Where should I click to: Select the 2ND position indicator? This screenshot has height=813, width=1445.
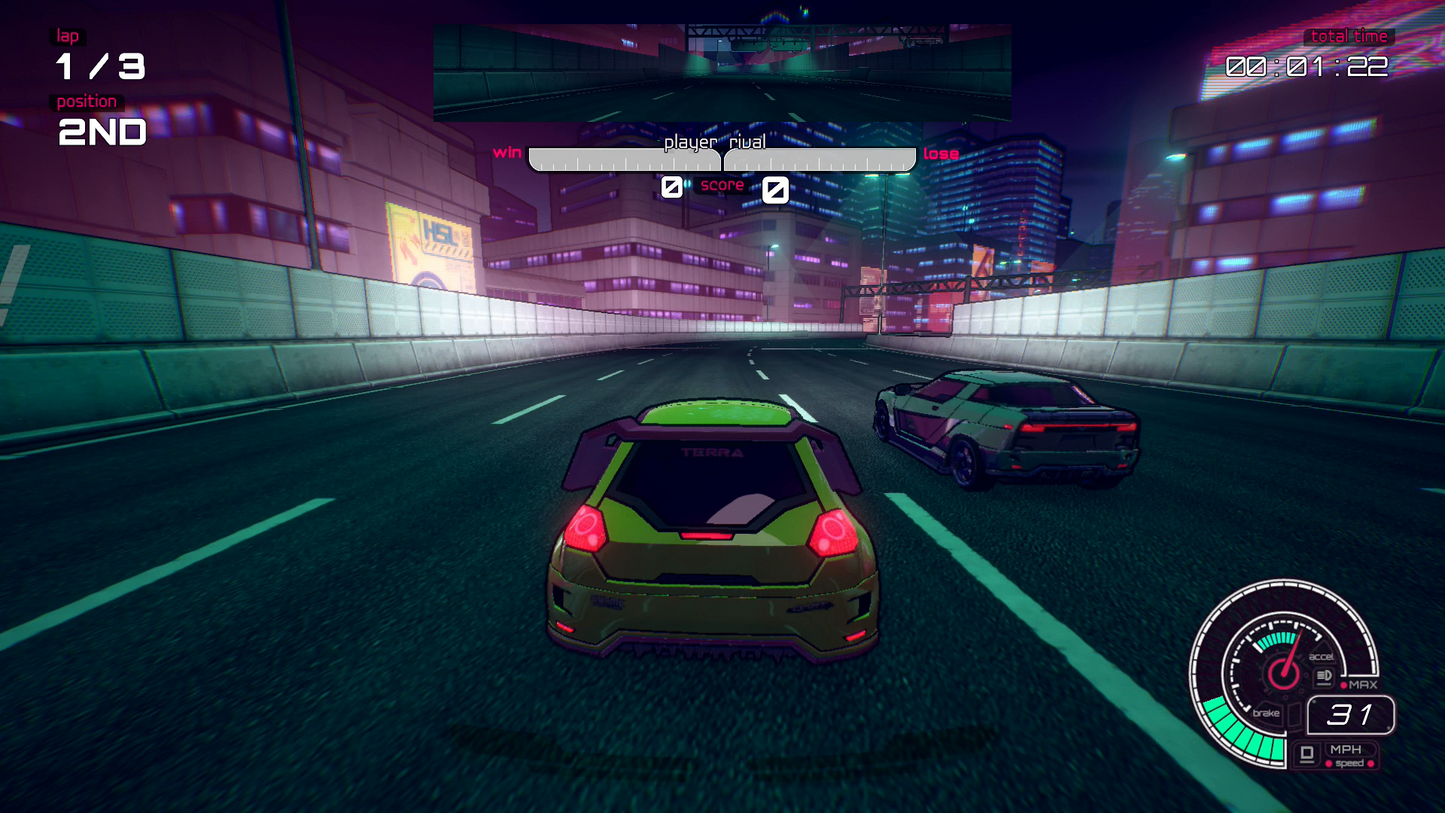[101, 132]
